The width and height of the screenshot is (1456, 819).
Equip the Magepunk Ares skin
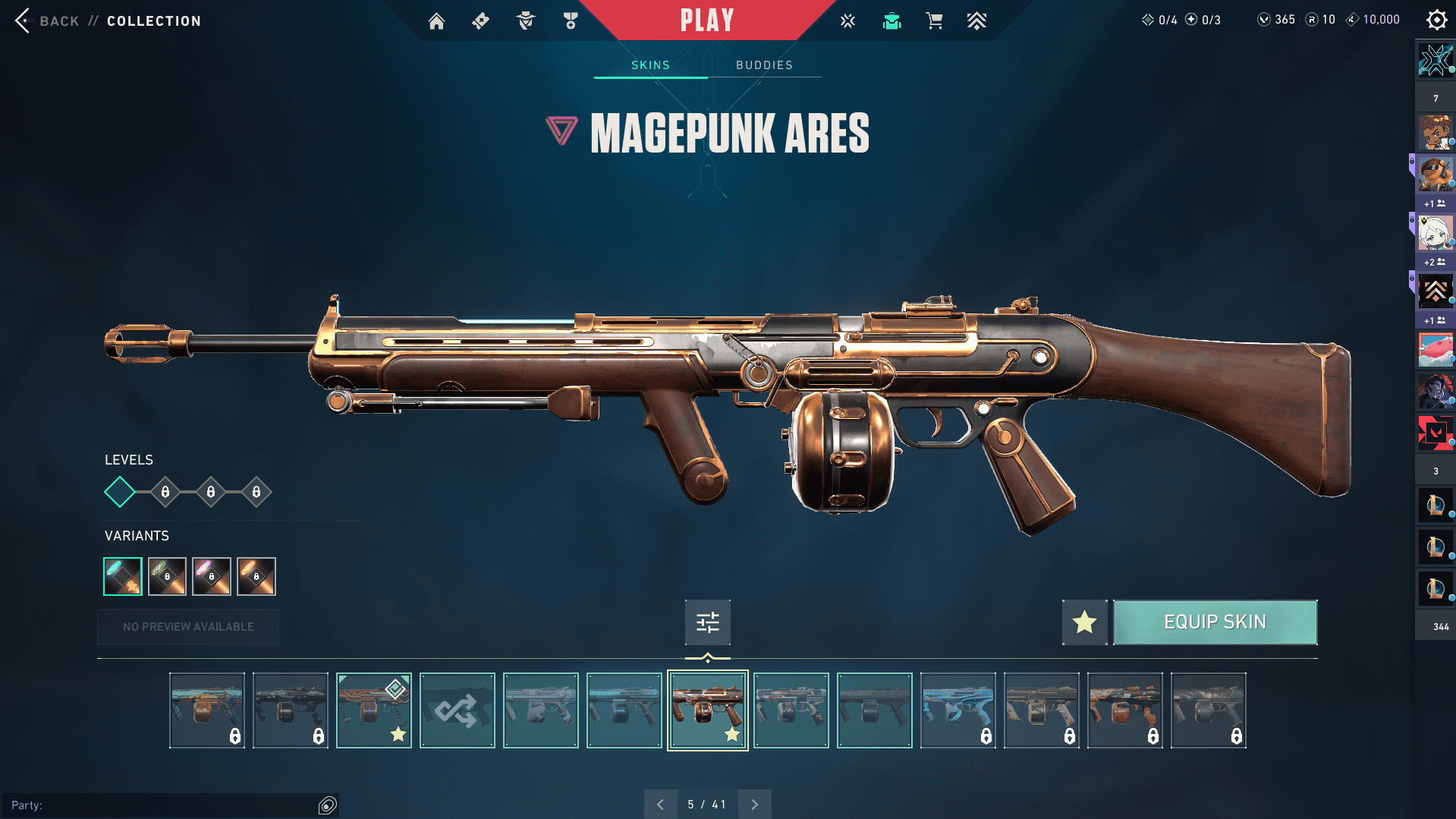coord(1215,622)
